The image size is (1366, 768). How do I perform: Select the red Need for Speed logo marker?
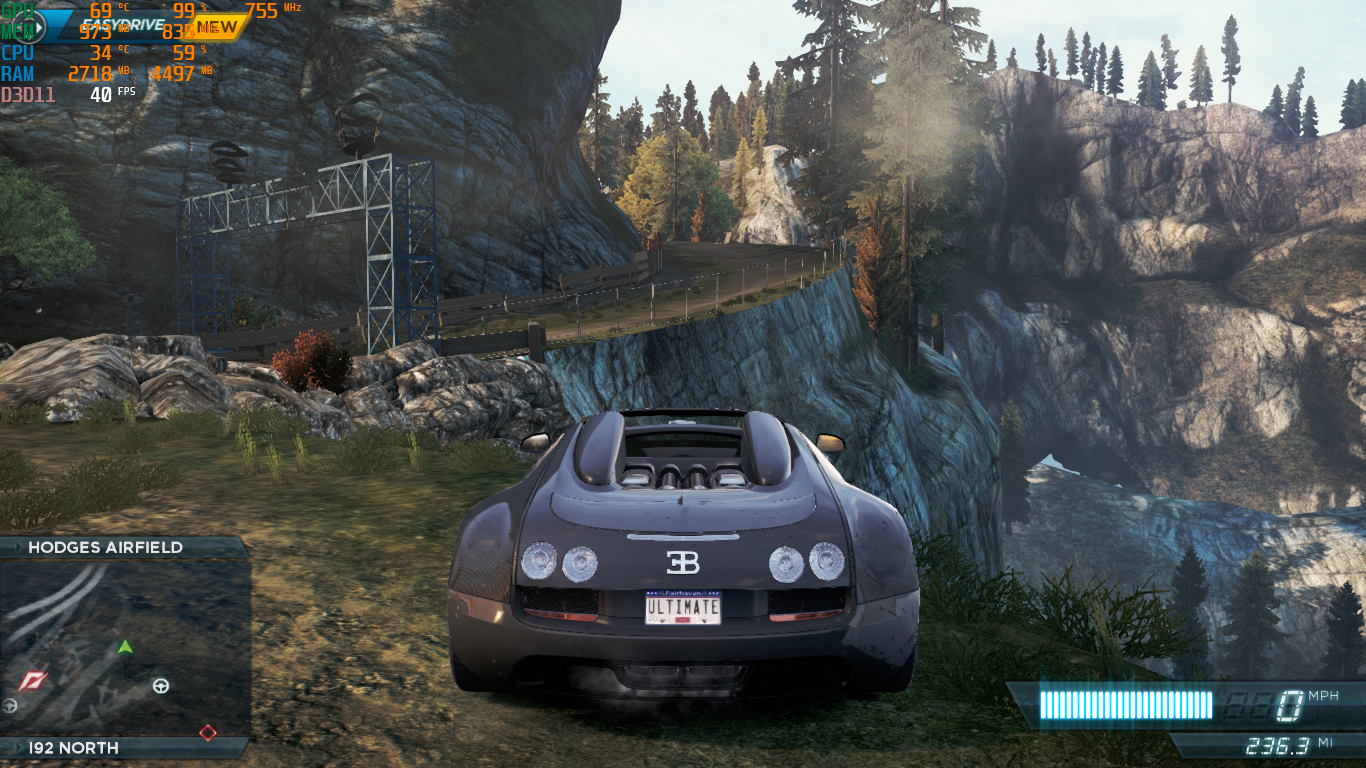coord(33,682)
